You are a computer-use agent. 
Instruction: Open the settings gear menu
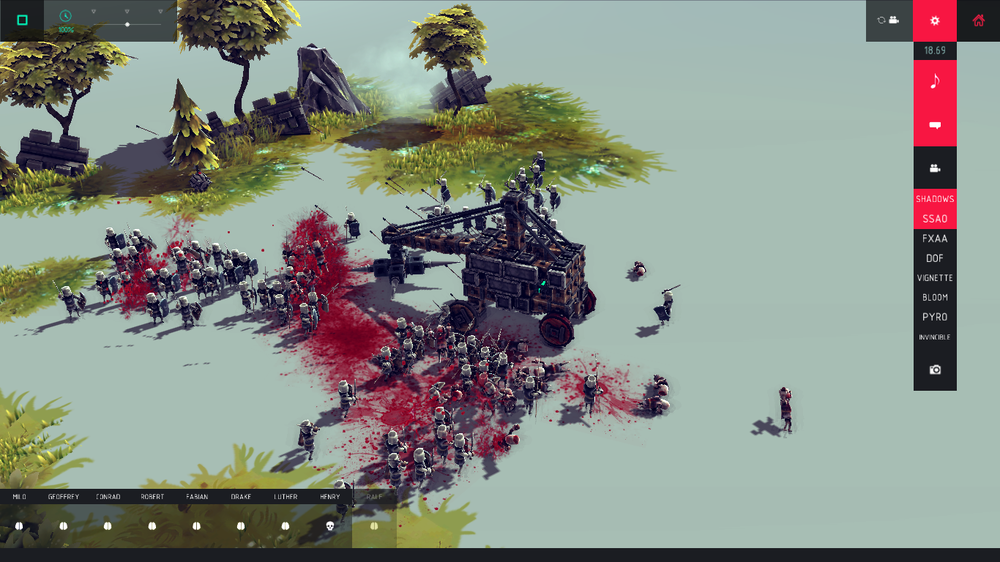[935, 20]
